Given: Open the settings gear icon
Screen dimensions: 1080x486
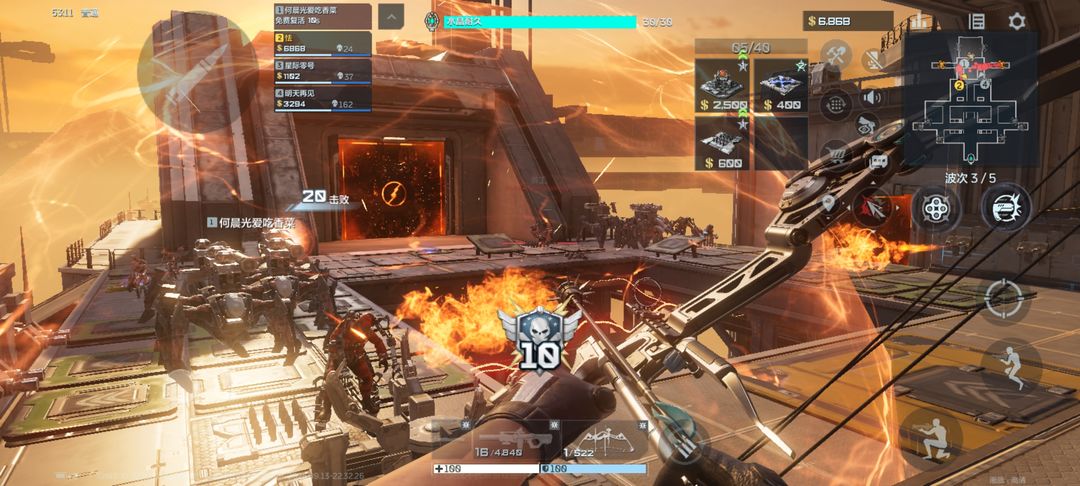Looking at the screenshot, I should click(x=1016, y=21).
